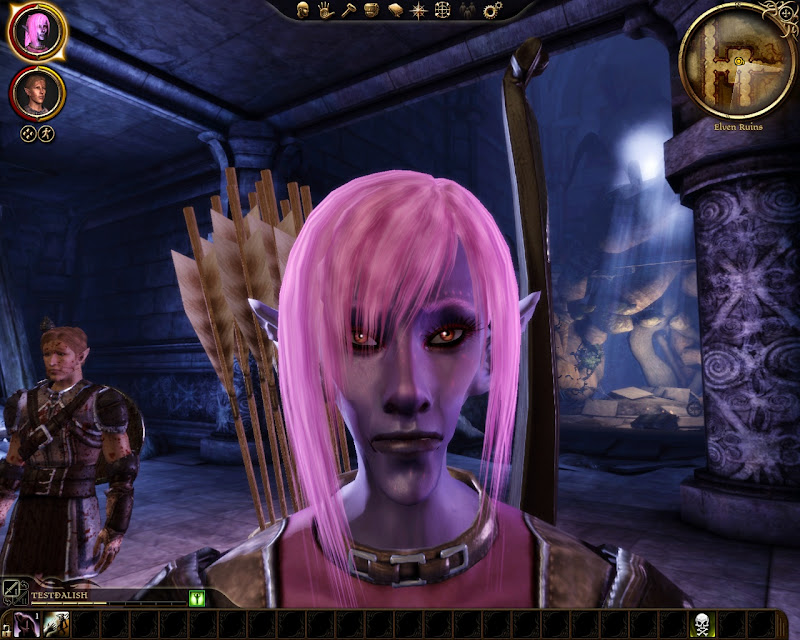
Task: Toggle the party hold/move running-figure button
Action: (46, 133)
